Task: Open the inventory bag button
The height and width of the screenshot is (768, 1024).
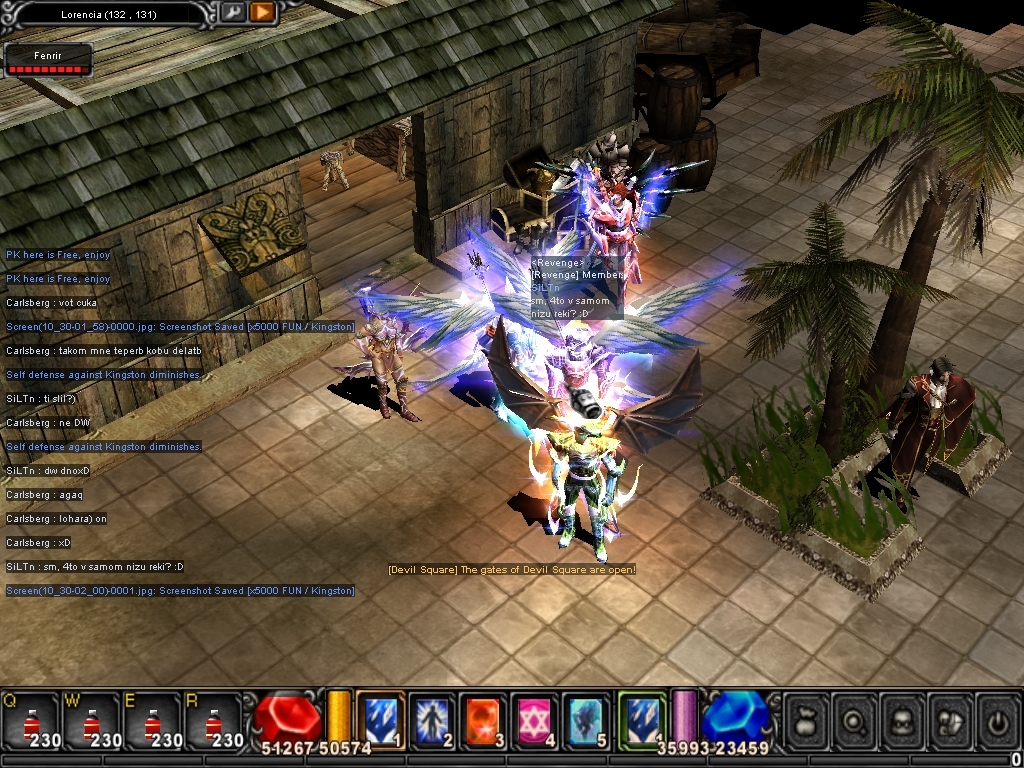Action: tap(806, 720)
